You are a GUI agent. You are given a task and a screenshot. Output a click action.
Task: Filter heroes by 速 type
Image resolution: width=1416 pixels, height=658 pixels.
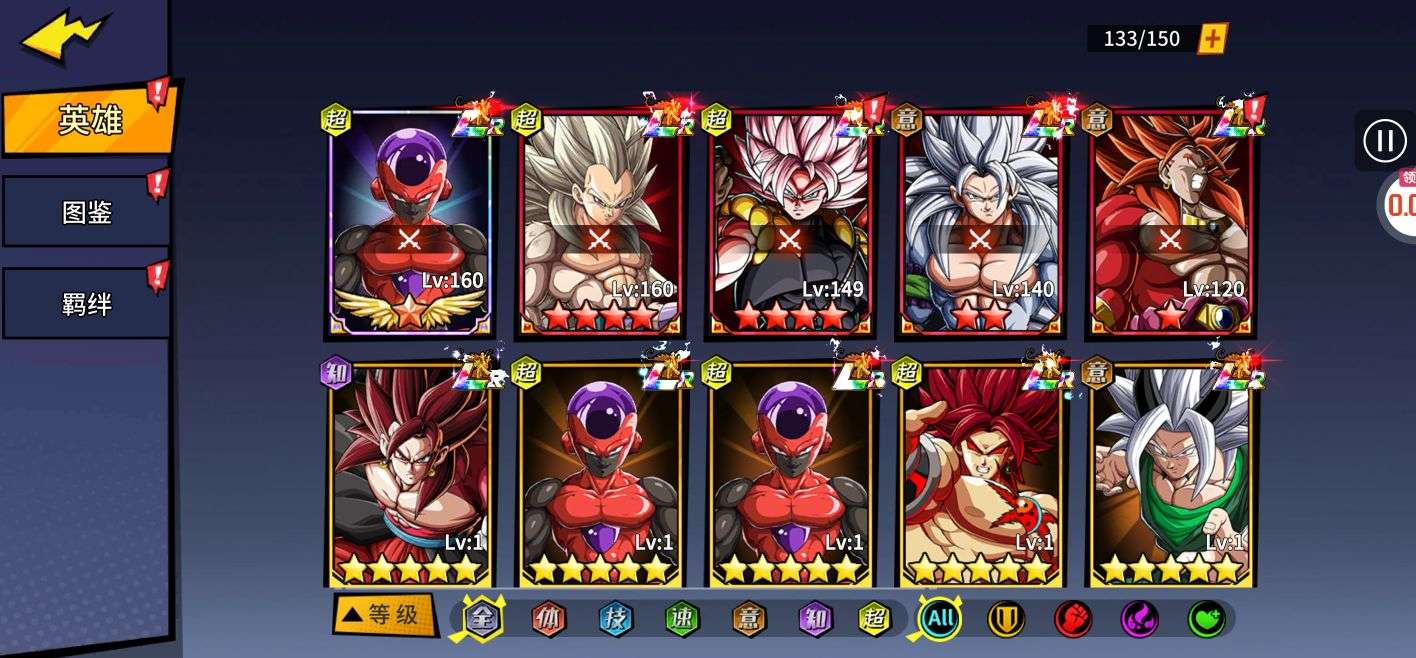[682, 619]
